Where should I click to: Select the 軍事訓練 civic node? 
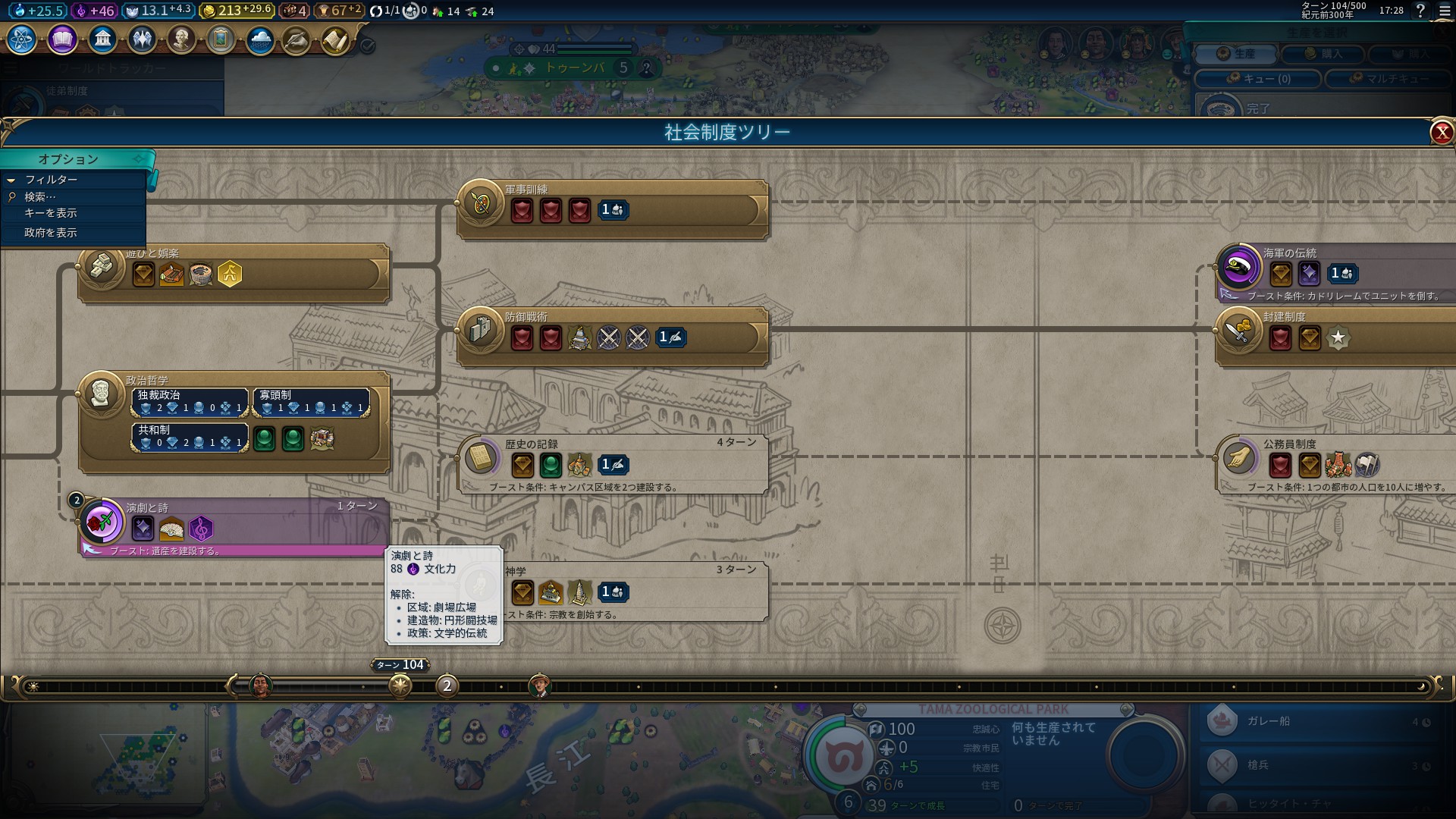[479, 203]
